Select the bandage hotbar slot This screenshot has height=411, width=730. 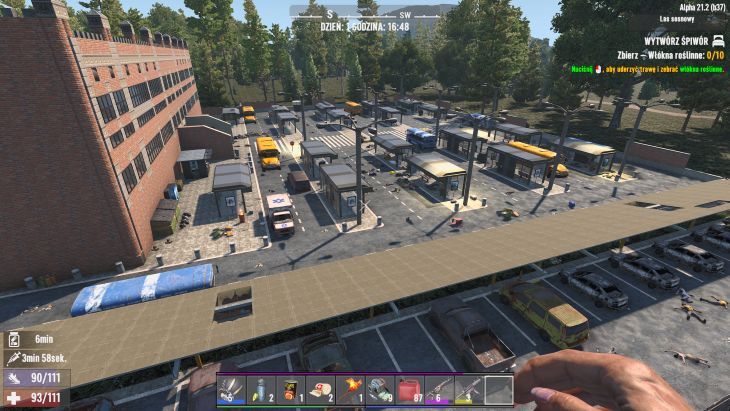[321, 390]
